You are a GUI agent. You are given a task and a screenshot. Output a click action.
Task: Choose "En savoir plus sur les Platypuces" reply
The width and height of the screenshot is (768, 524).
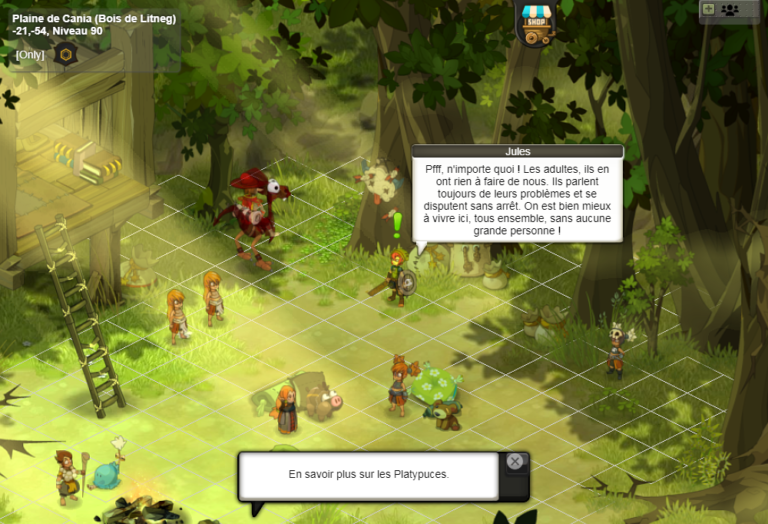[x=368, y=474]
